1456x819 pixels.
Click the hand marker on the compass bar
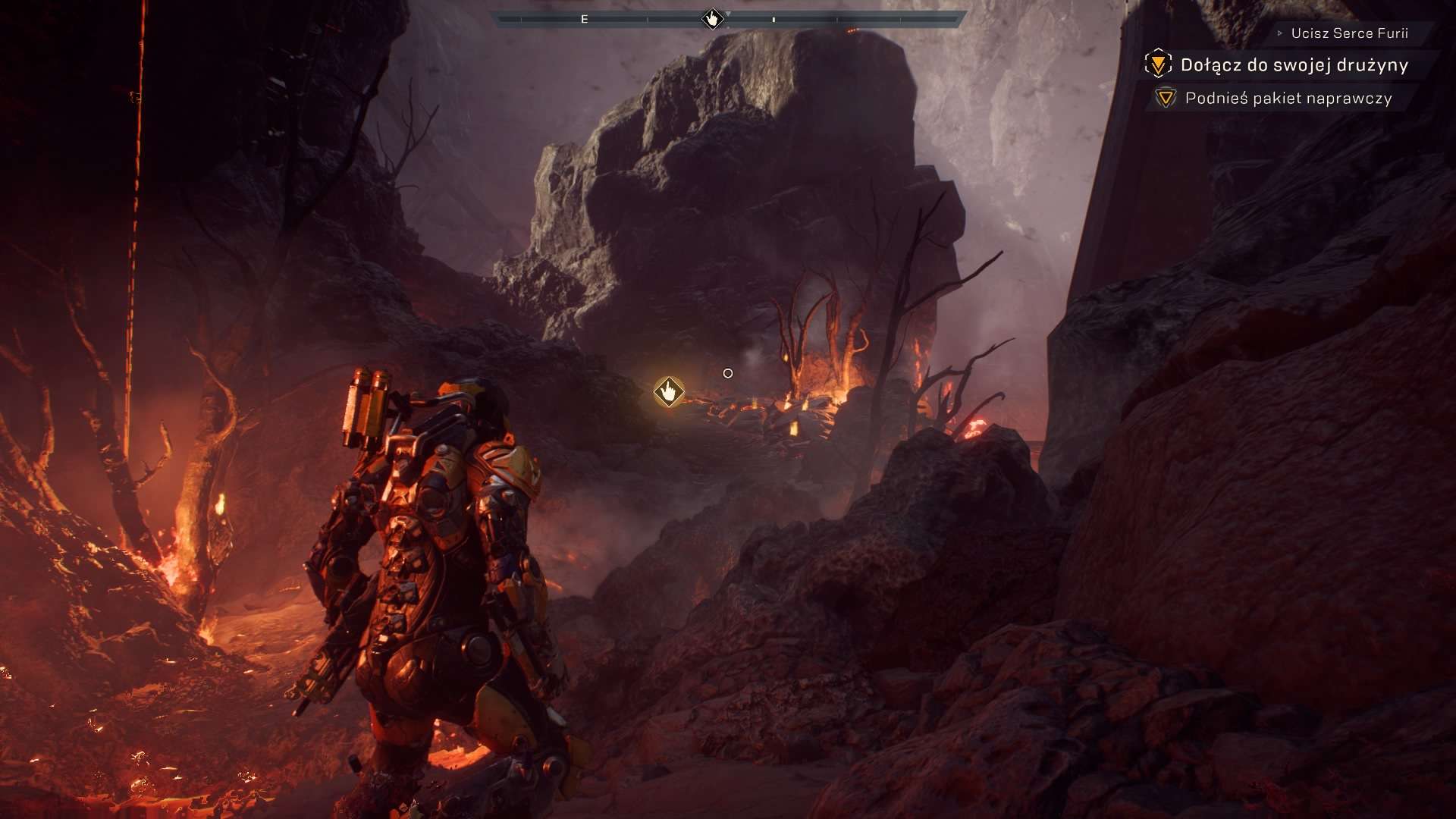[712, 18]
